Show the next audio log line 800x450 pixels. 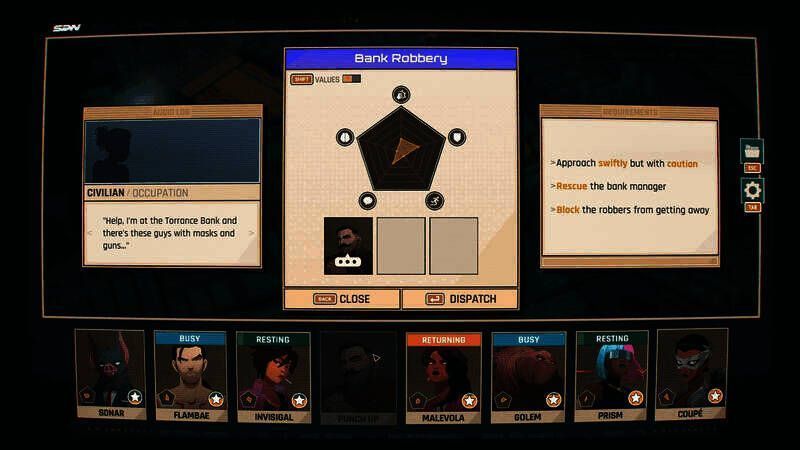click(251, 233)
